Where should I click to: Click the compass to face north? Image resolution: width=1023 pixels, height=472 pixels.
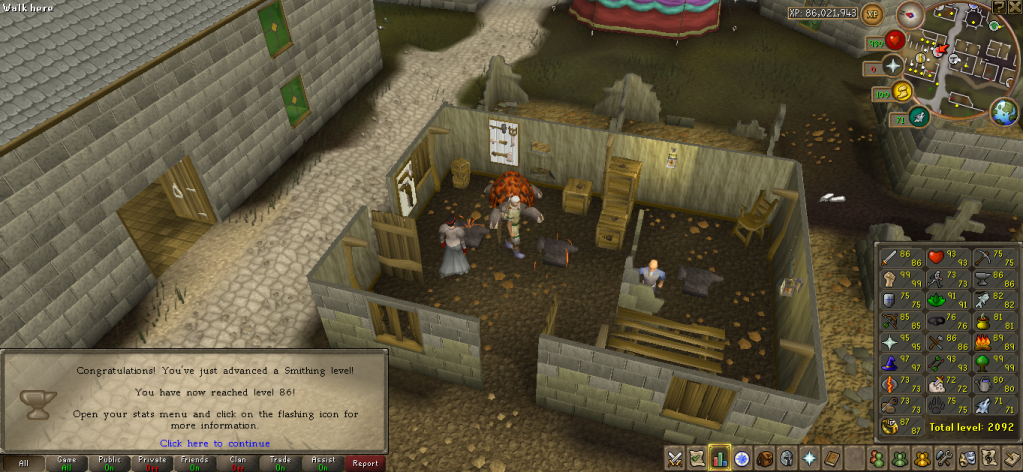(910, 14)
